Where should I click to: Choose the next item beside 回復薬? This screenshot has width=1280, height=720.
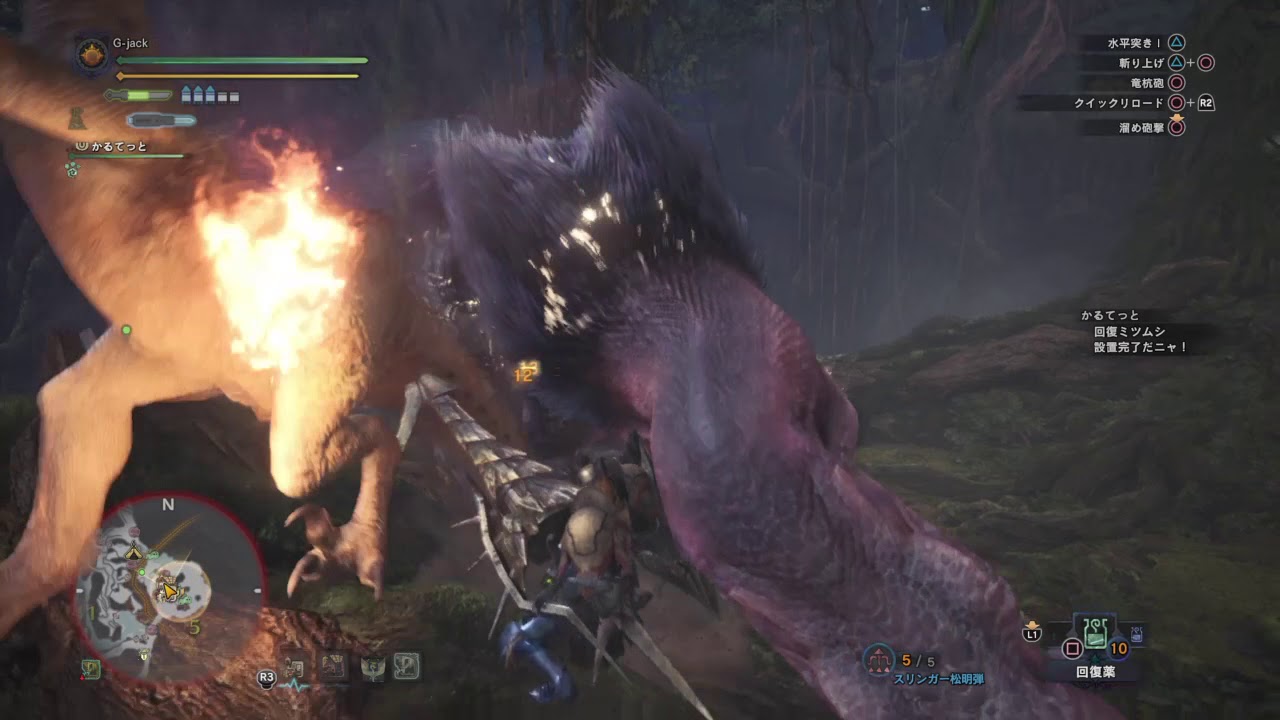pos(1137,634)
